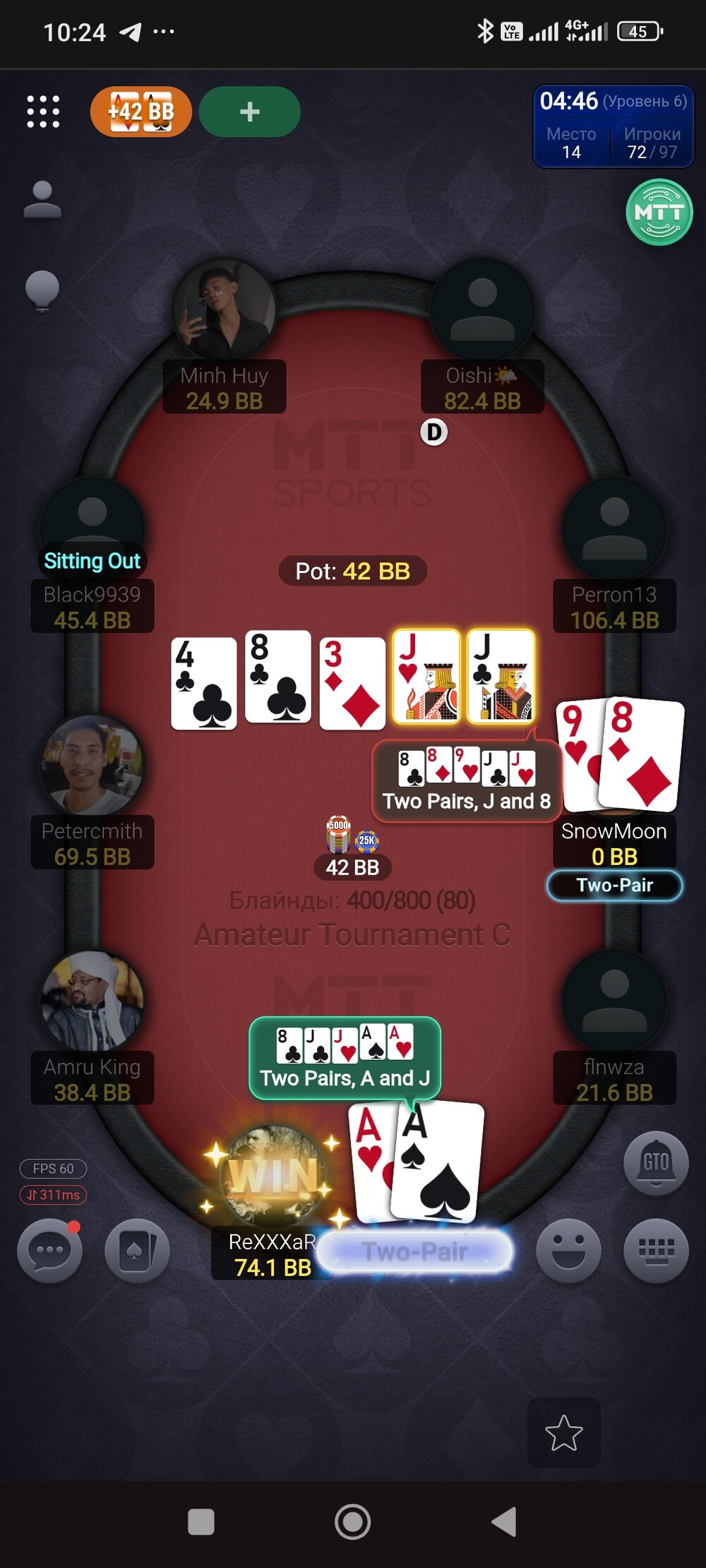View Perron13's player seat
This screenshot has height=1568, width=706.
(x=614, y=529)
